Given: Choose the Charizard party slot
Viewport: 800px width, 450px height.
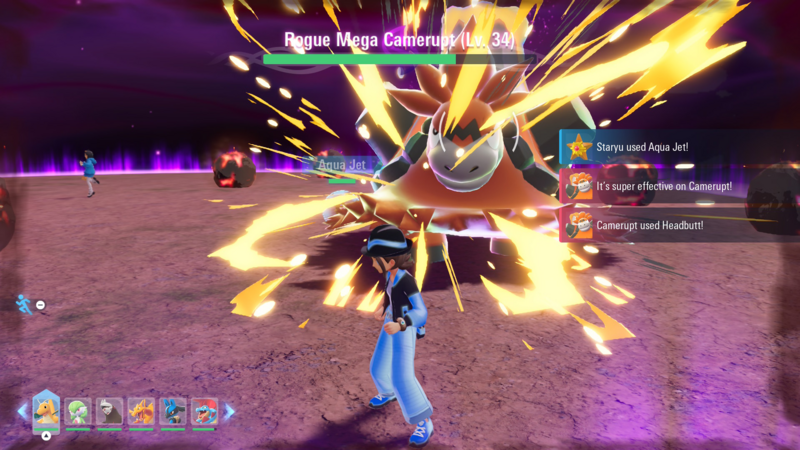Looking at the screenshot, I should [141, 412].
